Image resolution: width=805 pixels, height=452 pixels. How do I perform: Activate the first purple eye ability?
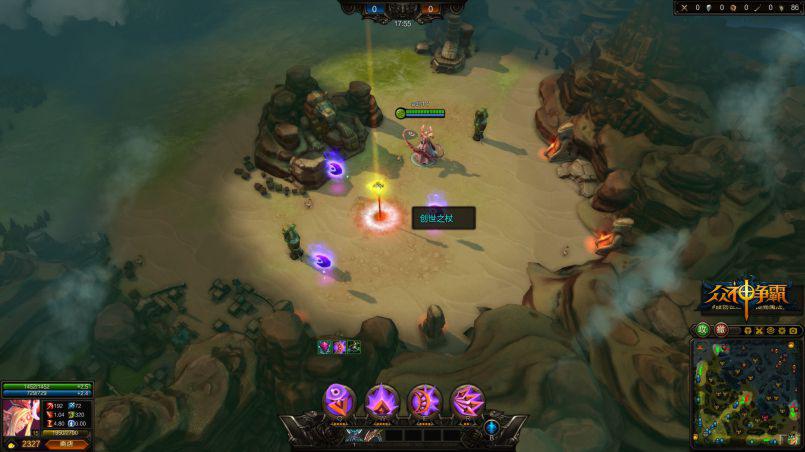click(341, 400)
